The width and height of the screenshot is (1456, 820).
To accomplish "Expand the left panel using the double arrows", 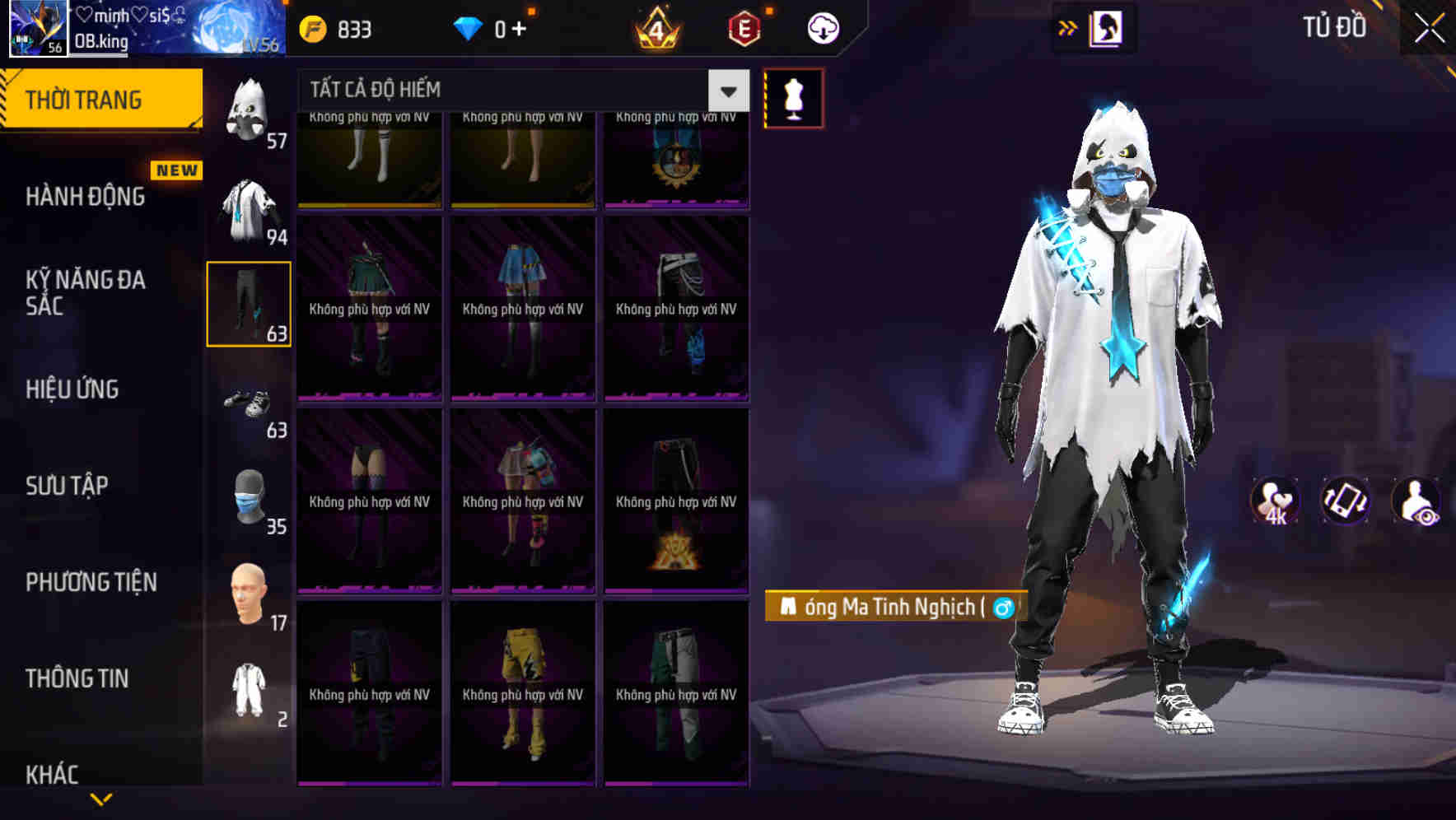I will point(1068,26).
